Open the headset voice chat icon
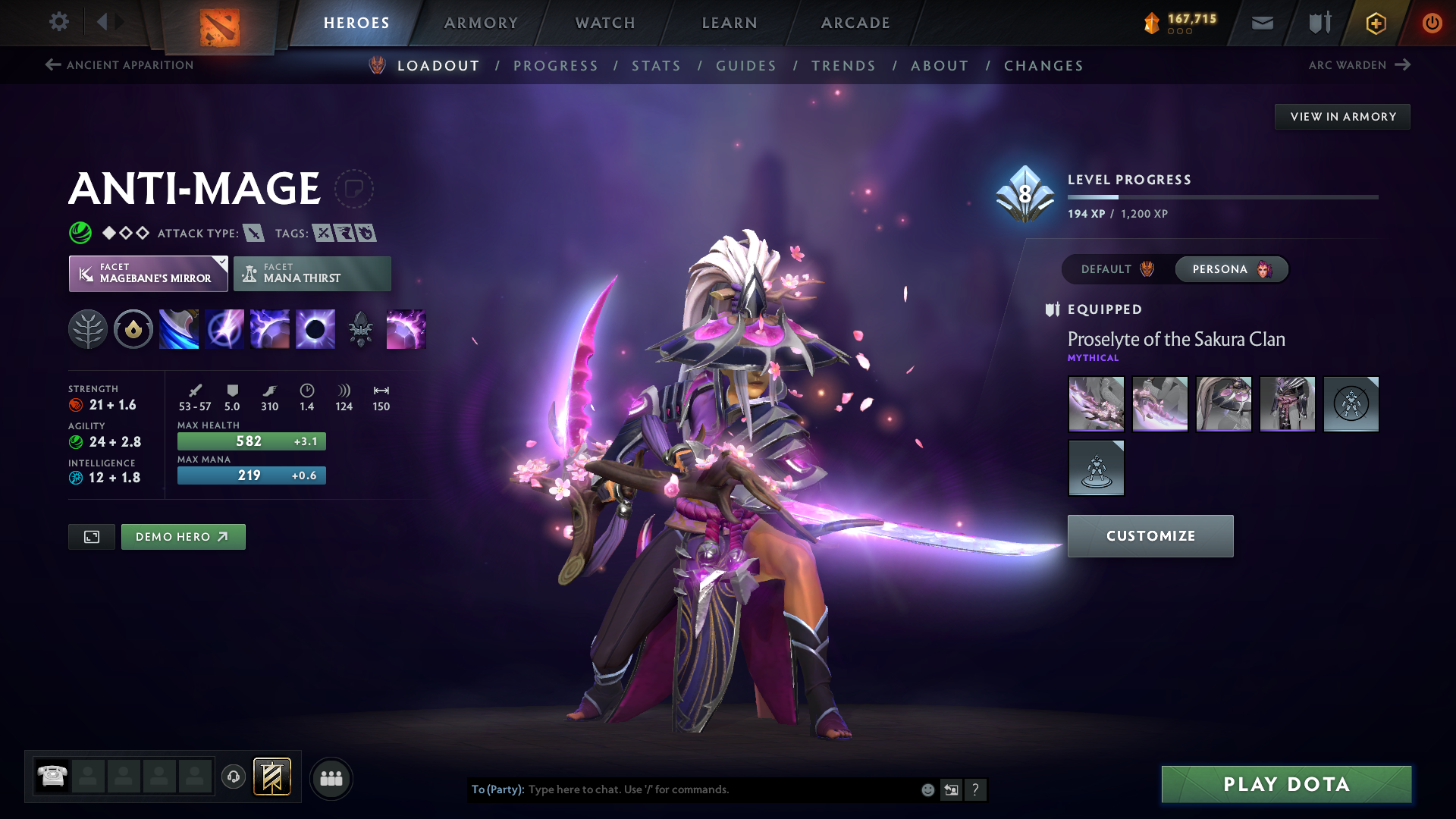1456x819 pixels. pyautogui.click(x=233, y=777)
